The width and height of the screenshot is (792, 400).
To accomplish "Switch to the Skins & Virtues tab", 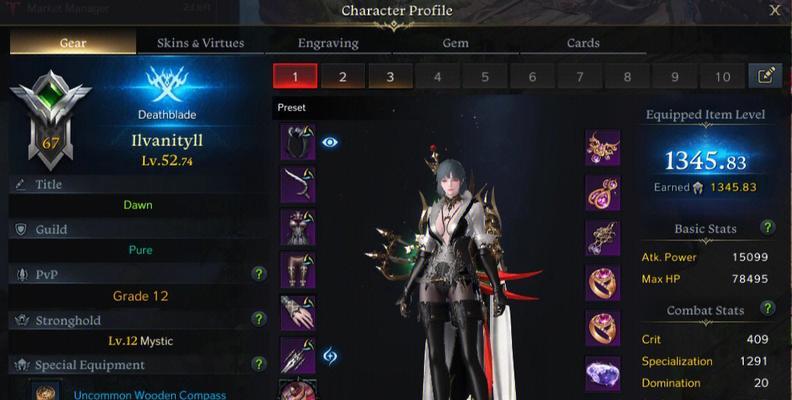I will click(200, 43).
